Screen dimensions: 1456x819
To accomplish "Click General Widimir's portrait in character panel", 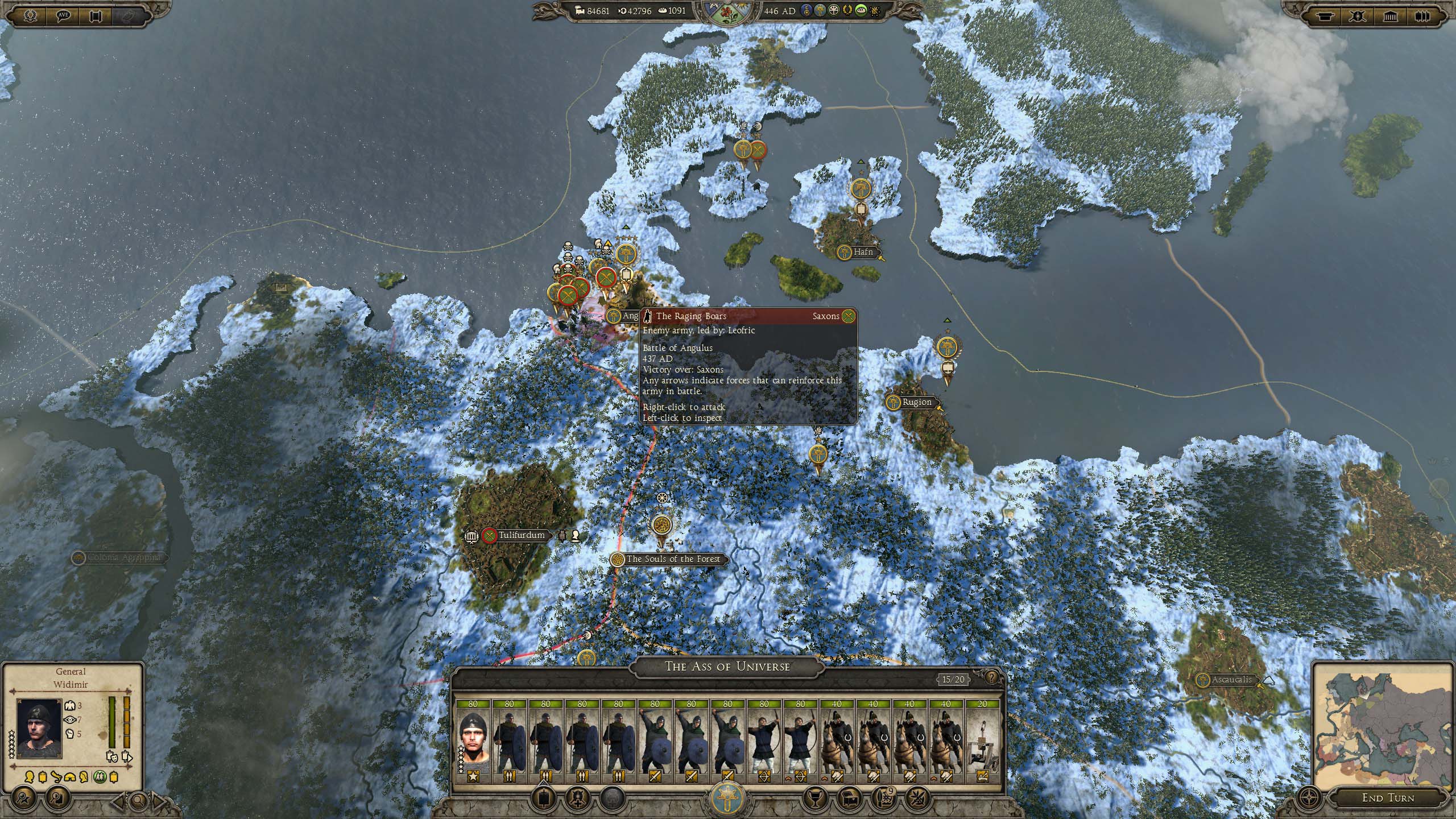I will 39,729.
